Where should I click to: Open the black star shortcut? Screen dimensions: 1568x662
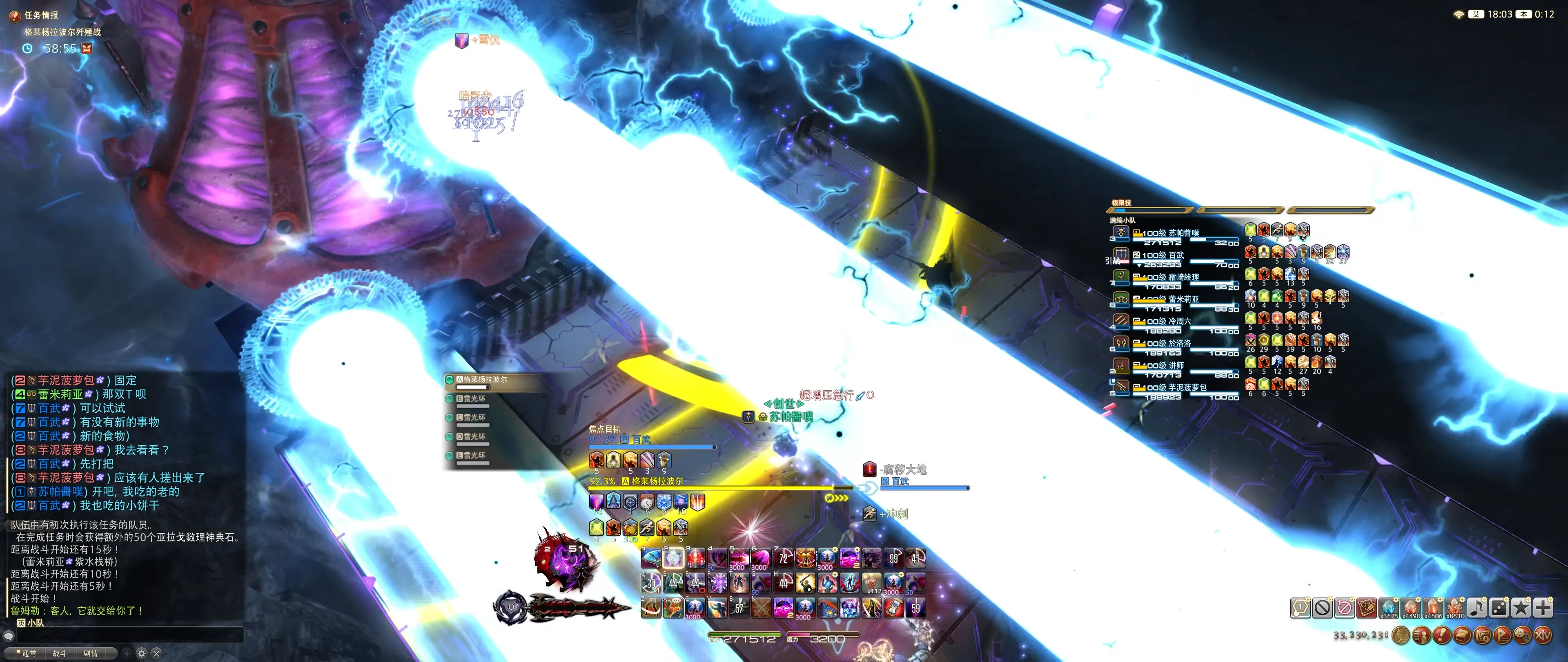click(1521, 607)
